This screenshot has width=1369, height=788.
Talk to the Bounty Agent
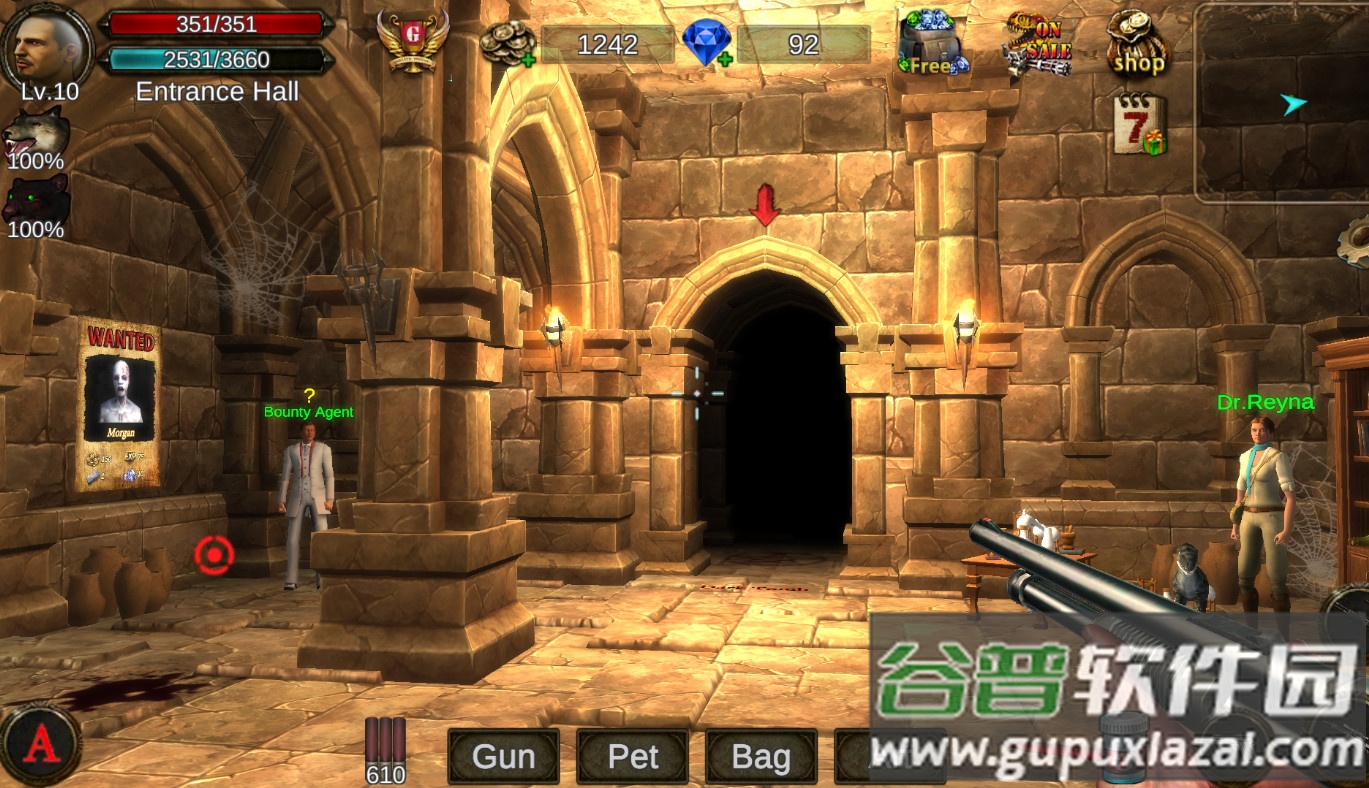tap(308, 480)
